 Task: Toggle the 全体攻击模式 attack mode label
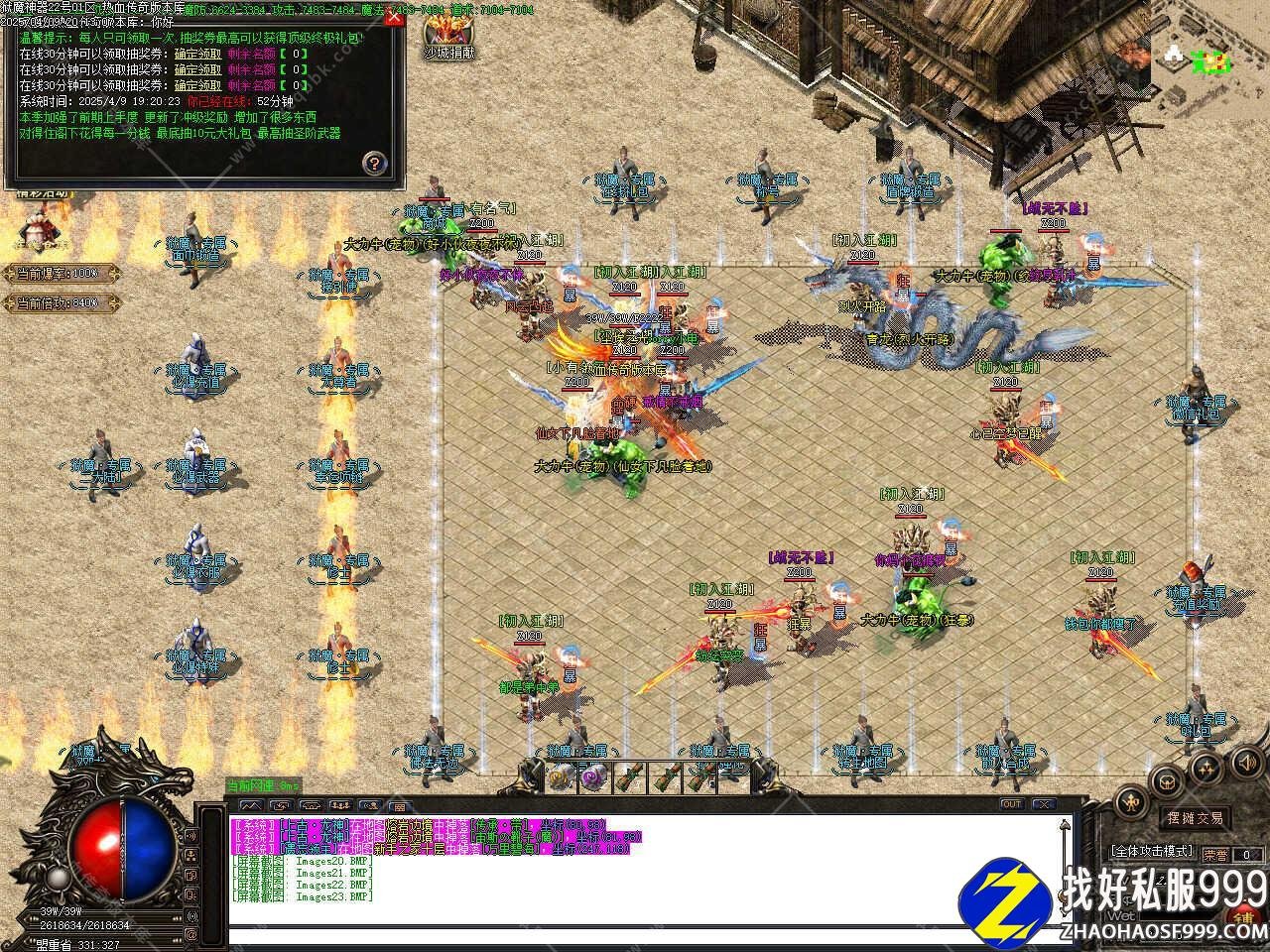(1152, 852)
